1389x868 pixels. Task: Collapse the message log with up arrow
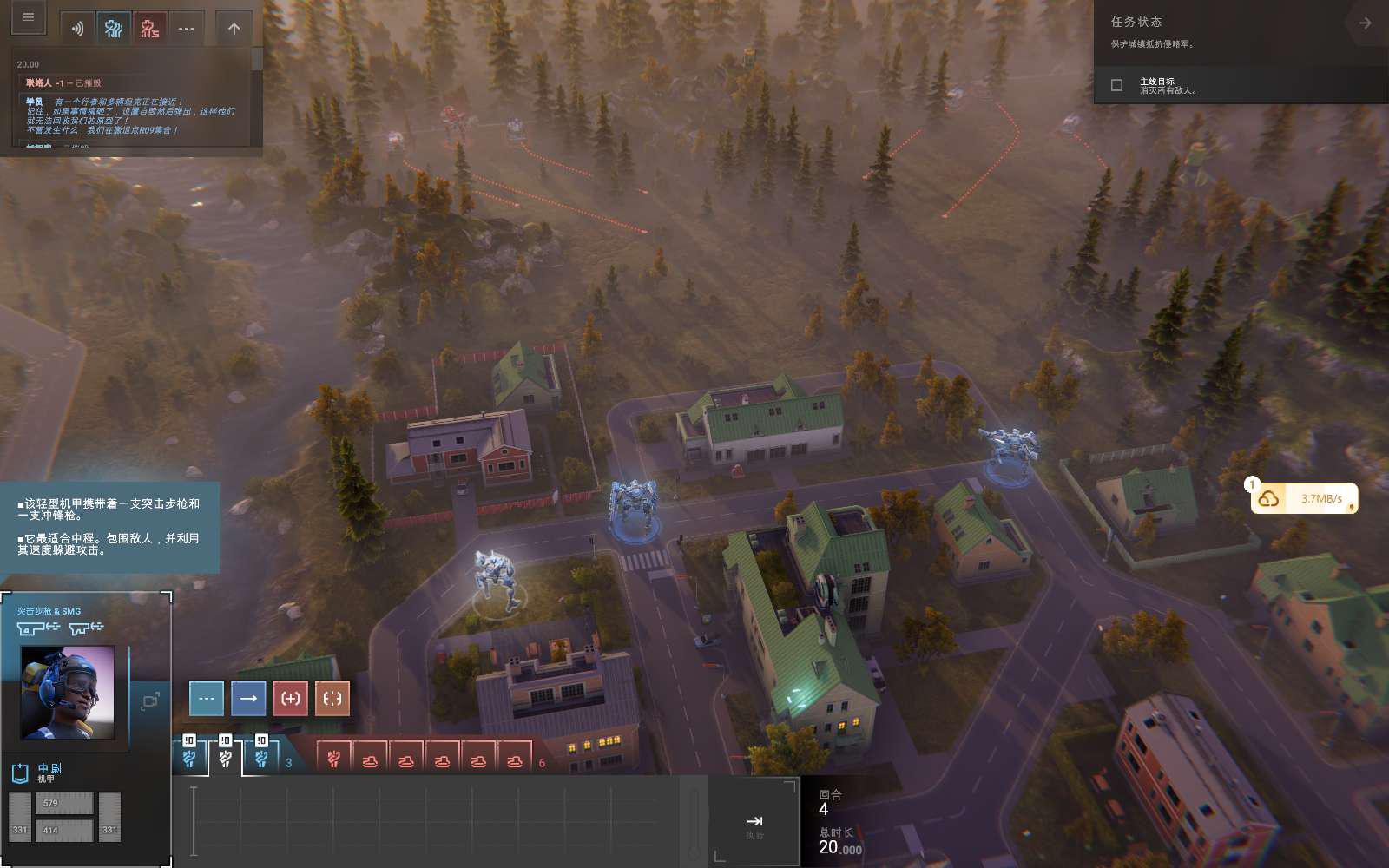(x=234, y=29)
